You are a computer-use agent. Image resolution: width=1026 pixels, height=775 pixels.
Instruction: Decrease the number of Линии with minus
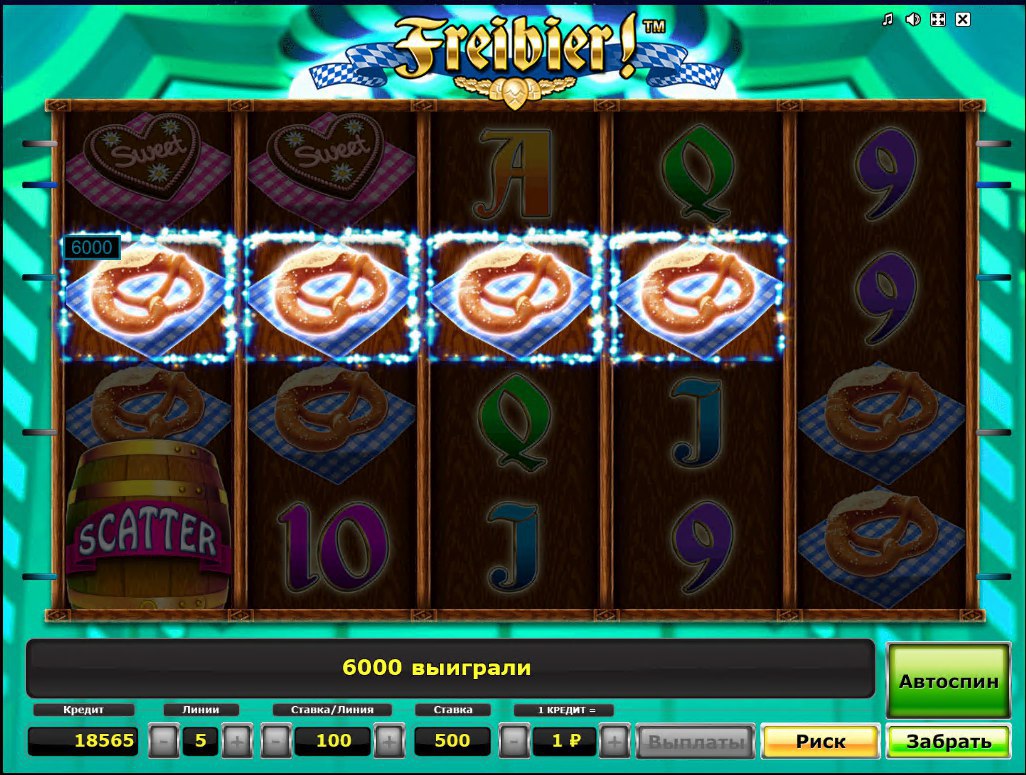tap(165, 742)
